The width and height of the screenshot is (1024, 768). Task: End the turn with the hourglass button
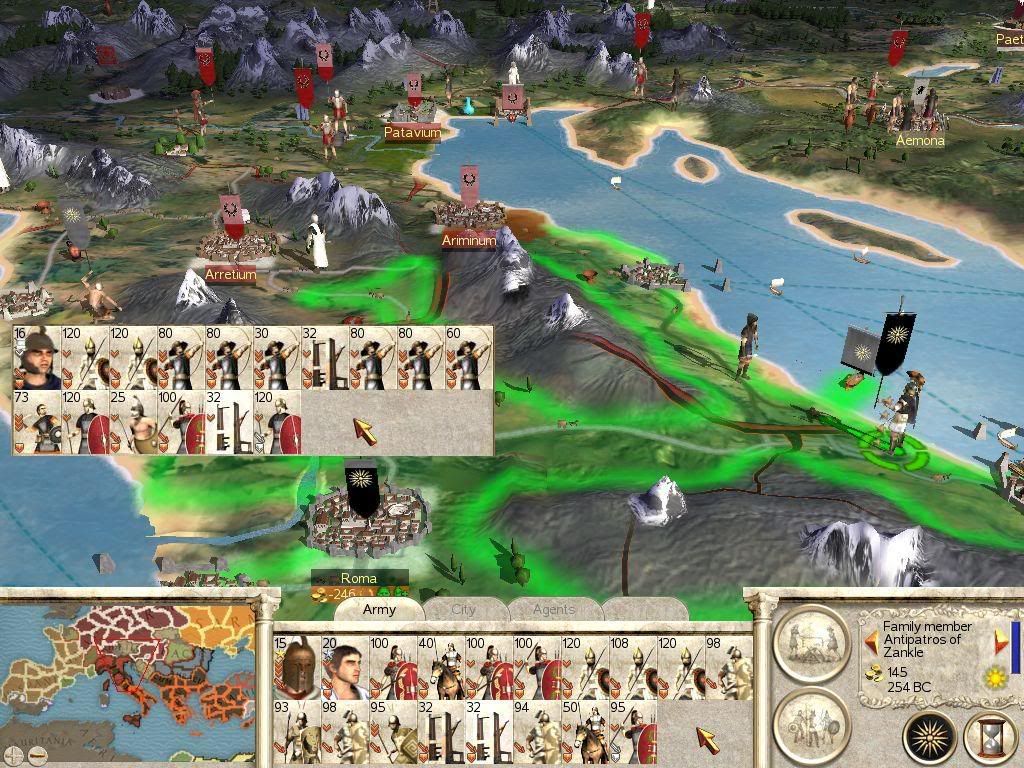[990, 738]
